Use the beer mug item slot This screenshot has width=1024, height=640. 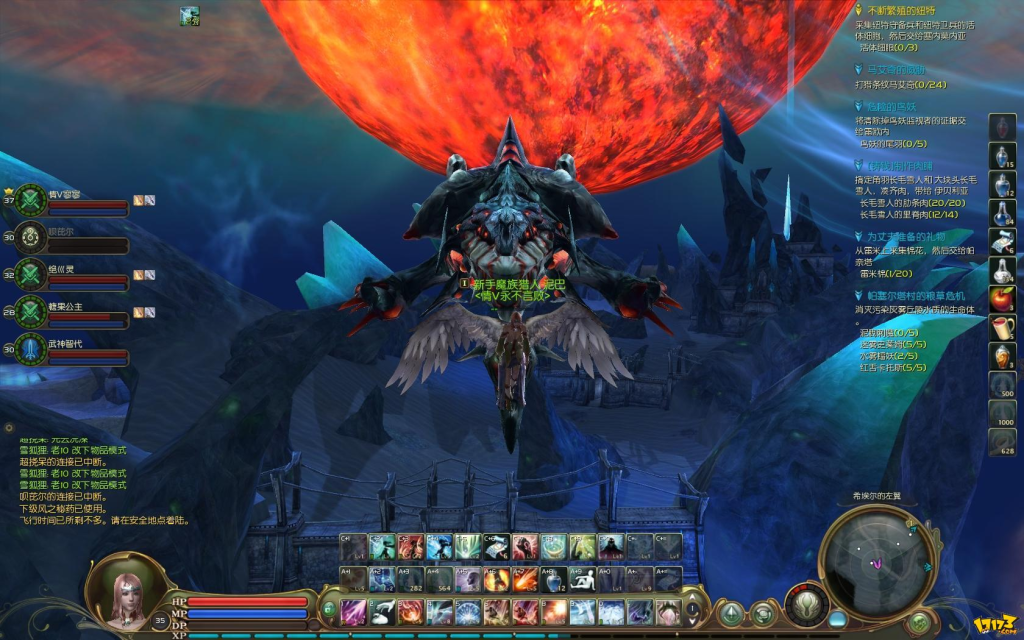(x=1002, y=326)
